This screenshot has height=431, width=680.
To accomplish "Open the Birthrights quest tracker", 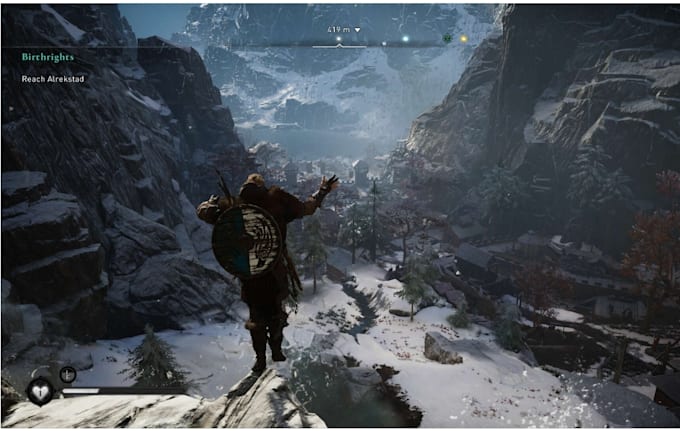I will click(x=48, y=57).
